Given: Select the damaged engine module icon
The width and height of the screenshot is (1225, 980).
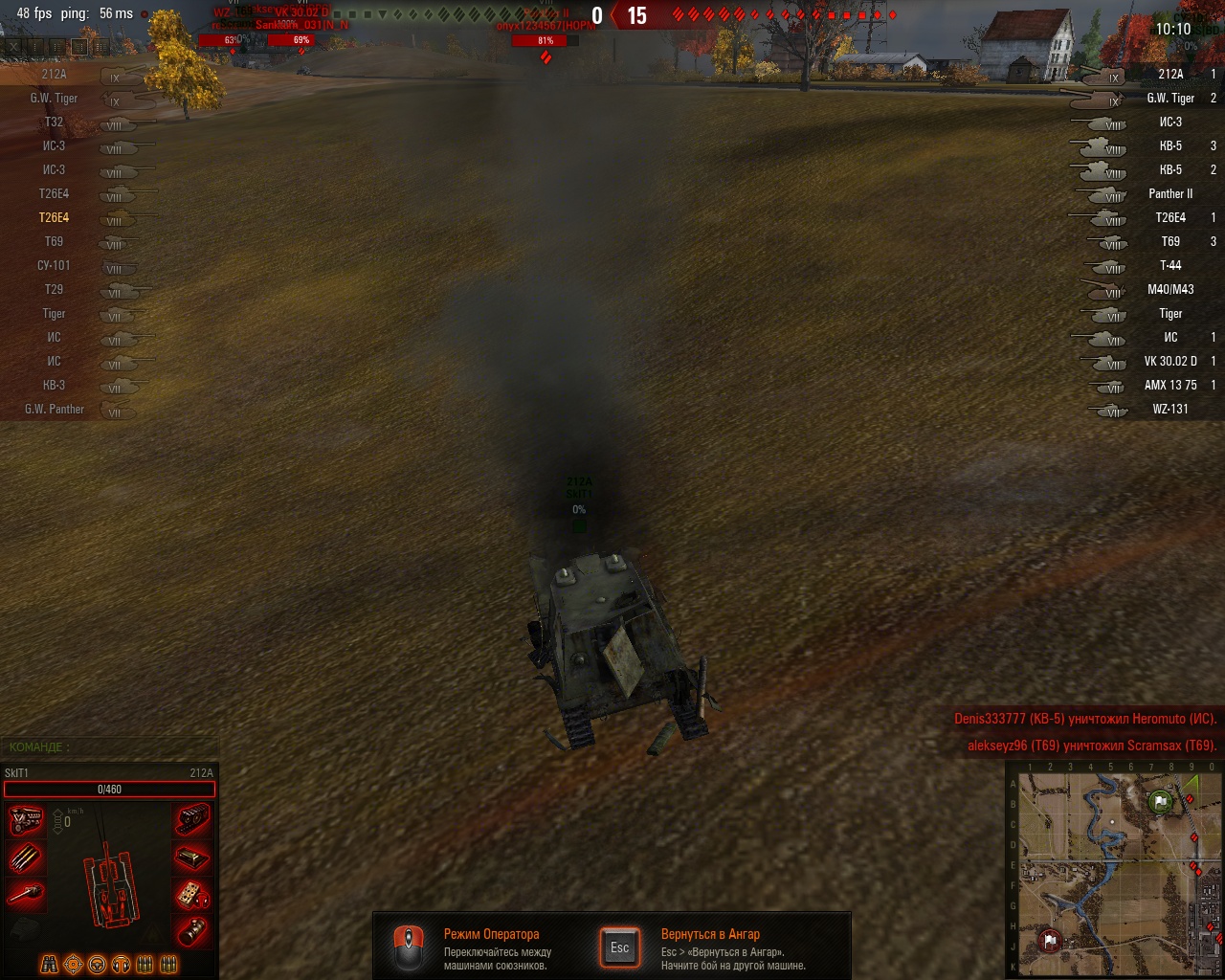Looking at the screenshot, I should point(26,820).
